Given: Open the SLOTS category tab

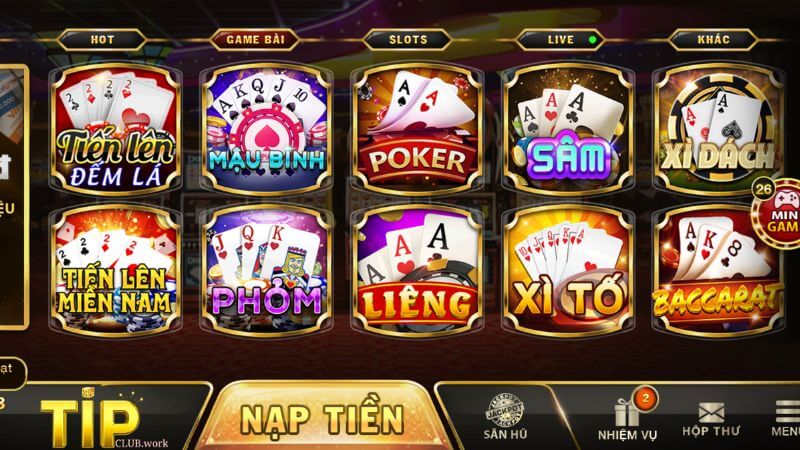Looking at the screenshot, I should (x=407, y=40).
